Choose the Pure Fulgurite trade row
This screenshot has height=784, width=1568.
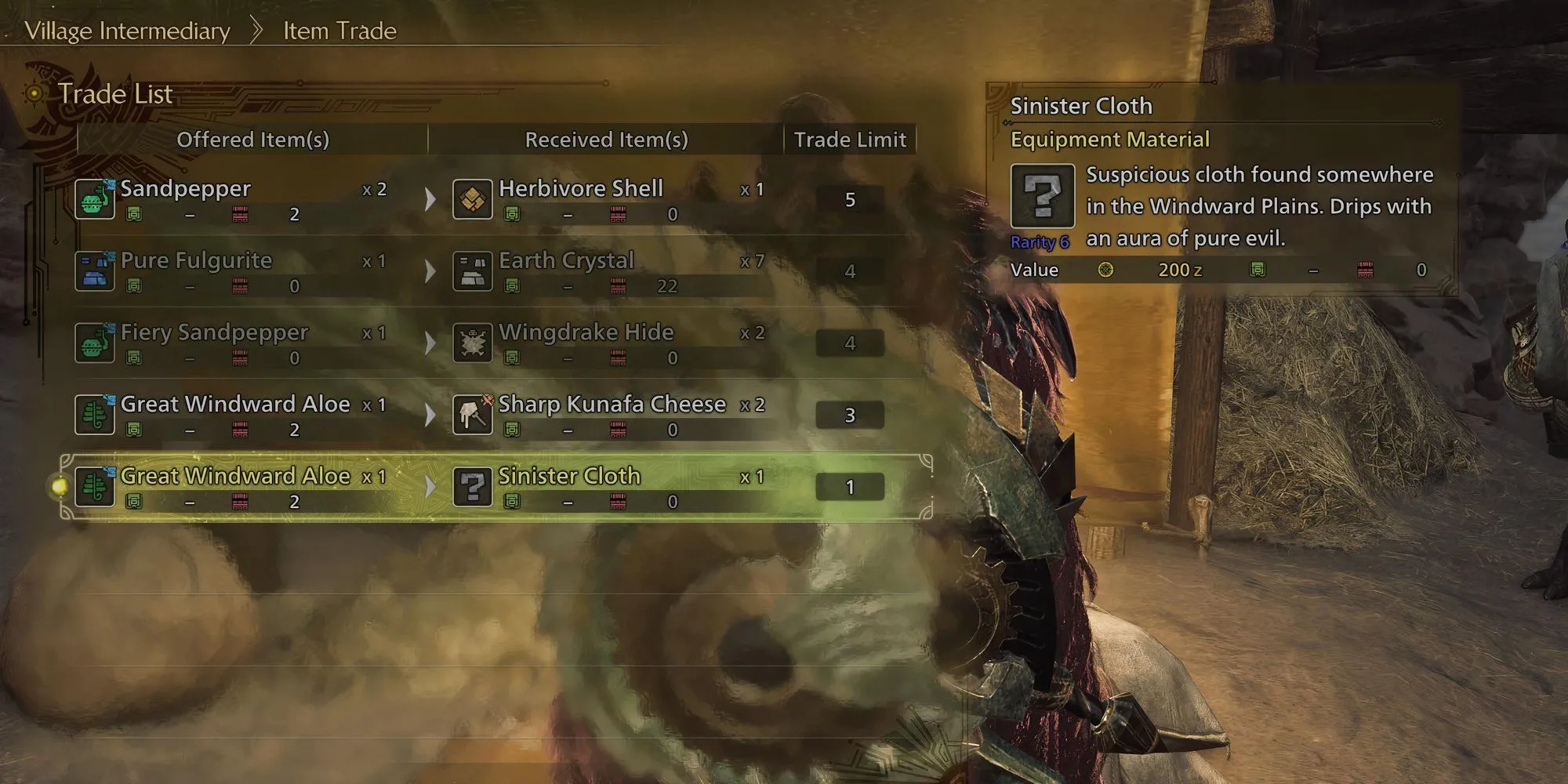[494, 271]
